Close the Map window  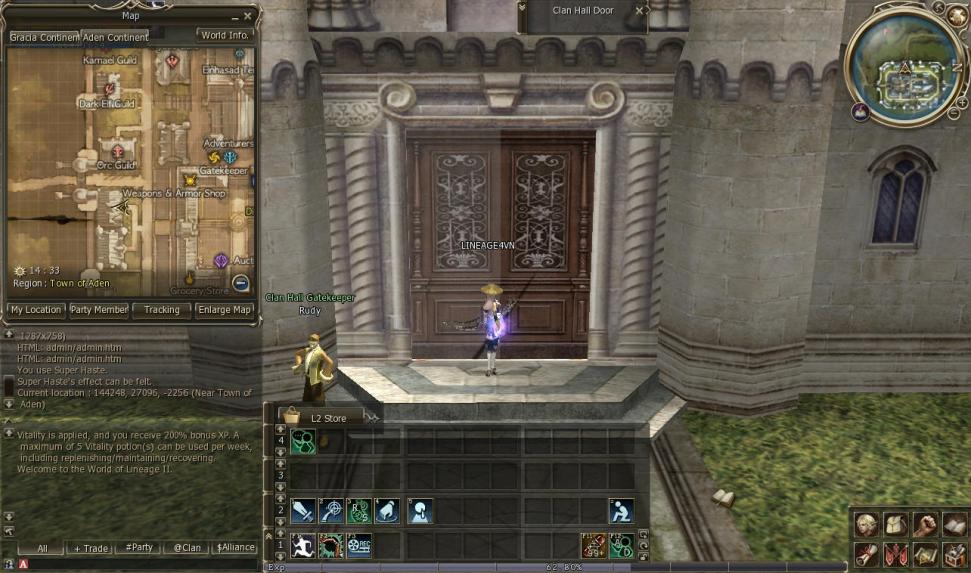point(247,16)
